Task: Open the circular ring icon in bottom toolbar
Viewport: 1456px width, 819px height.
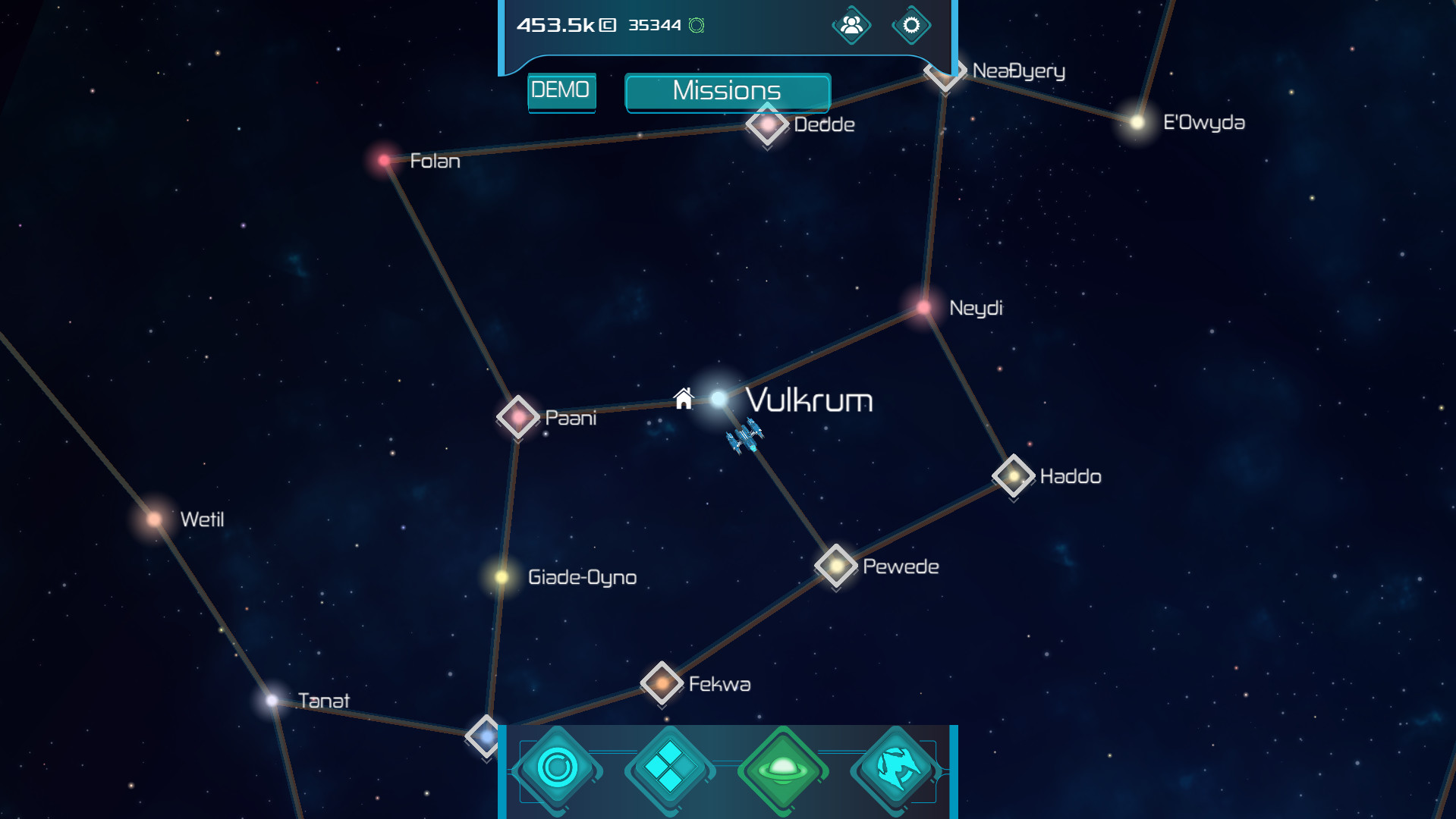Action: [556, 768]
